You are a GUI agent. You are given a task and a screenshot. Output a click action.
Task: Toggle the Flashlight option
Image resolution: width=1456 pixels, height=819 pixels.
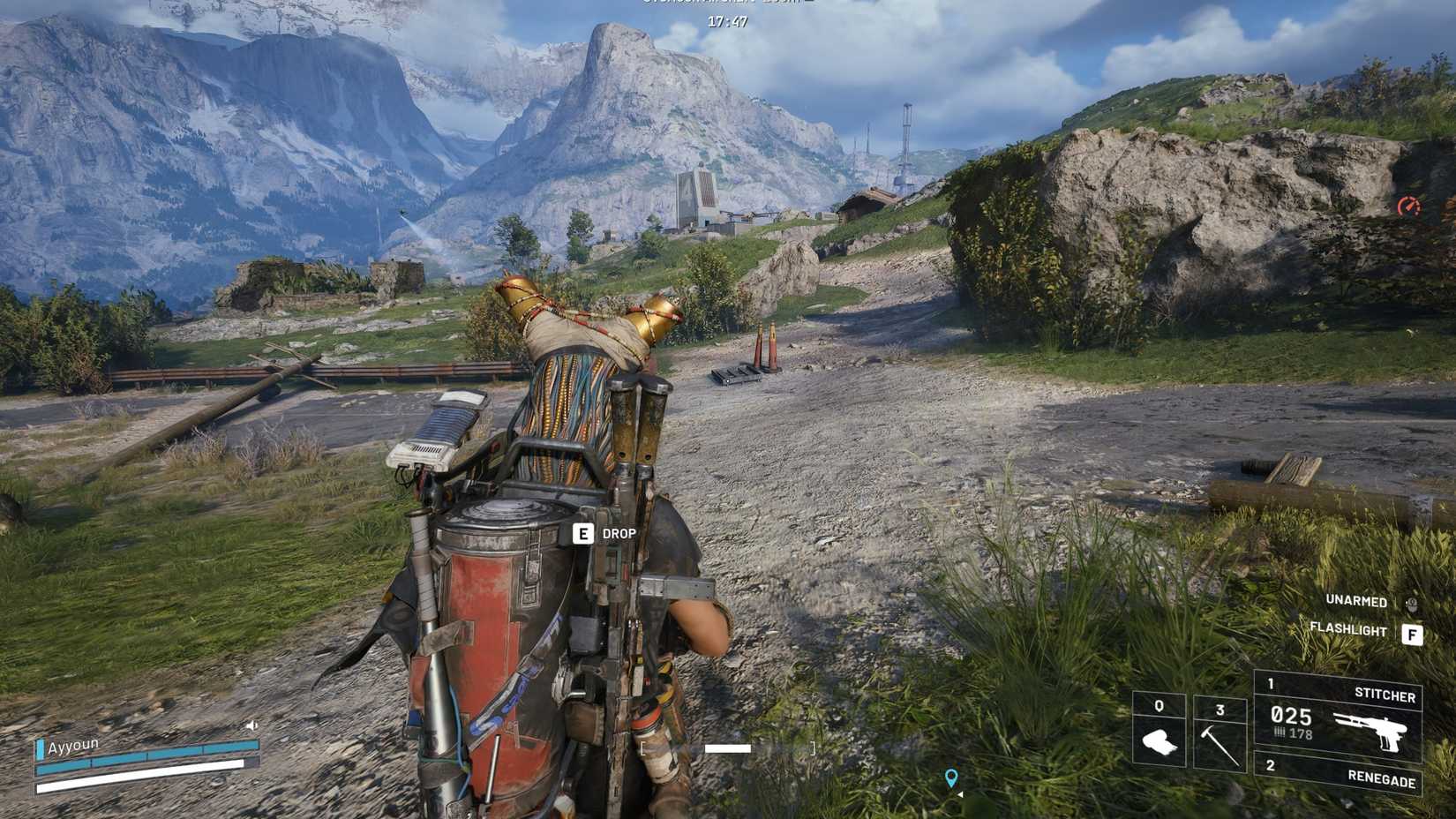(1347, 631)
